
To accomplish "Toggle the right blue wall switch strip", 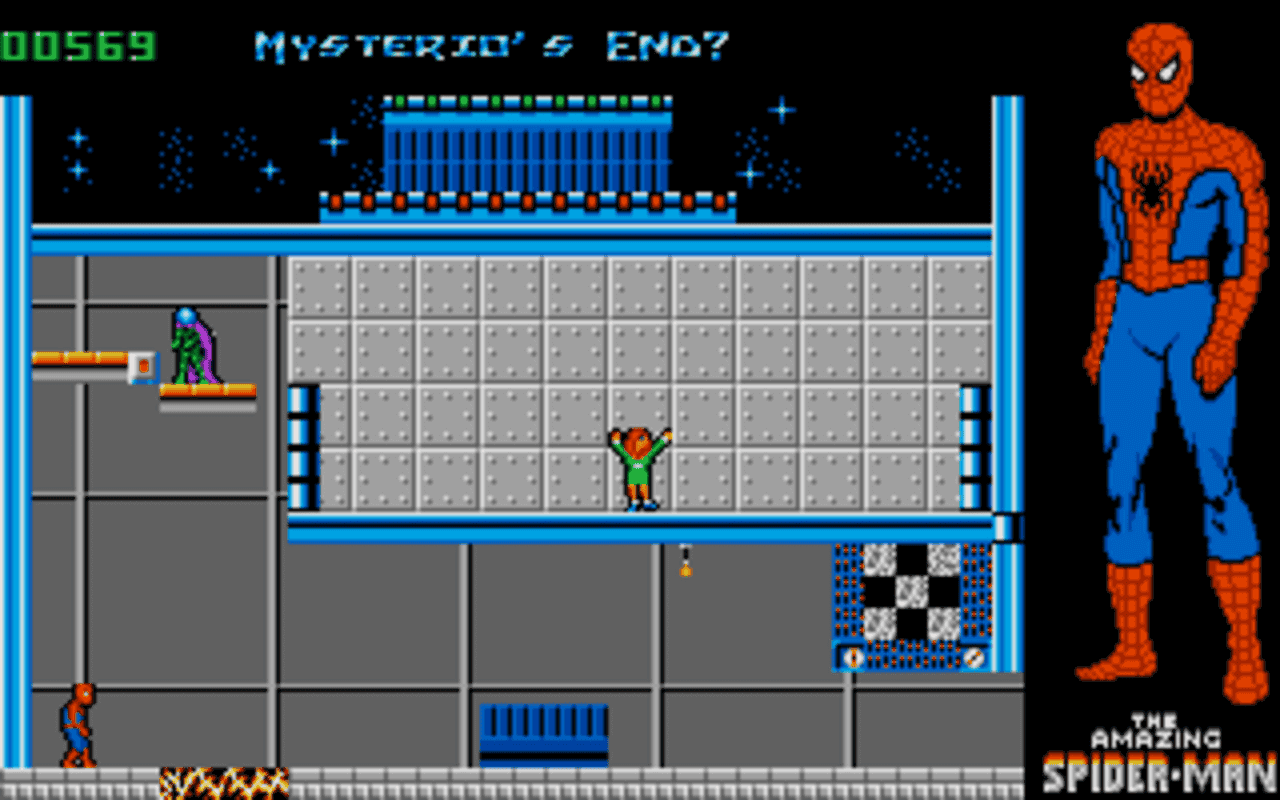I will click(x=970, y=445).
